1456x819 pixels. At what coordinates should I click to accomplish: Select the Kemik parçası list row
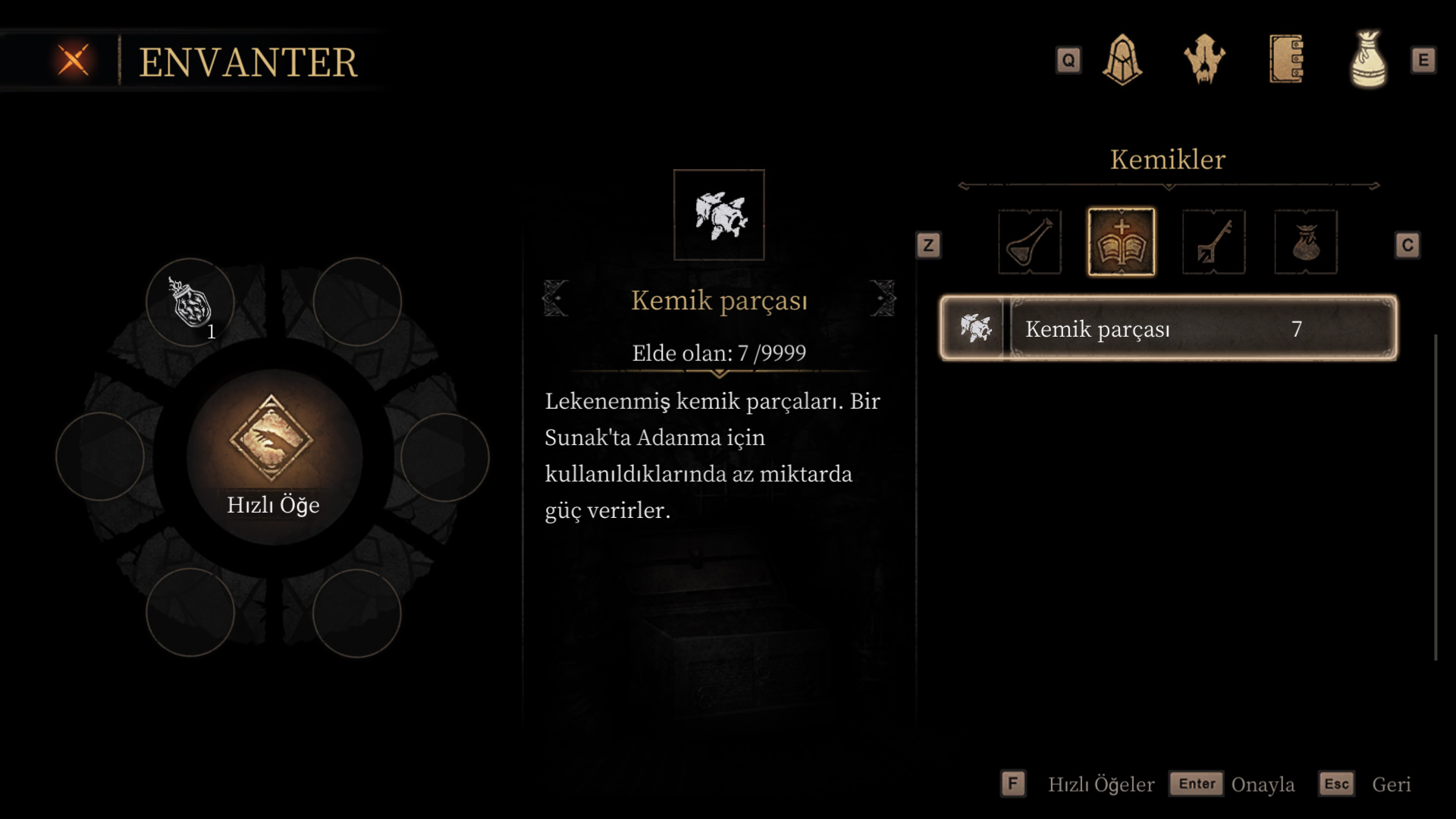[x=1168, y=328]
